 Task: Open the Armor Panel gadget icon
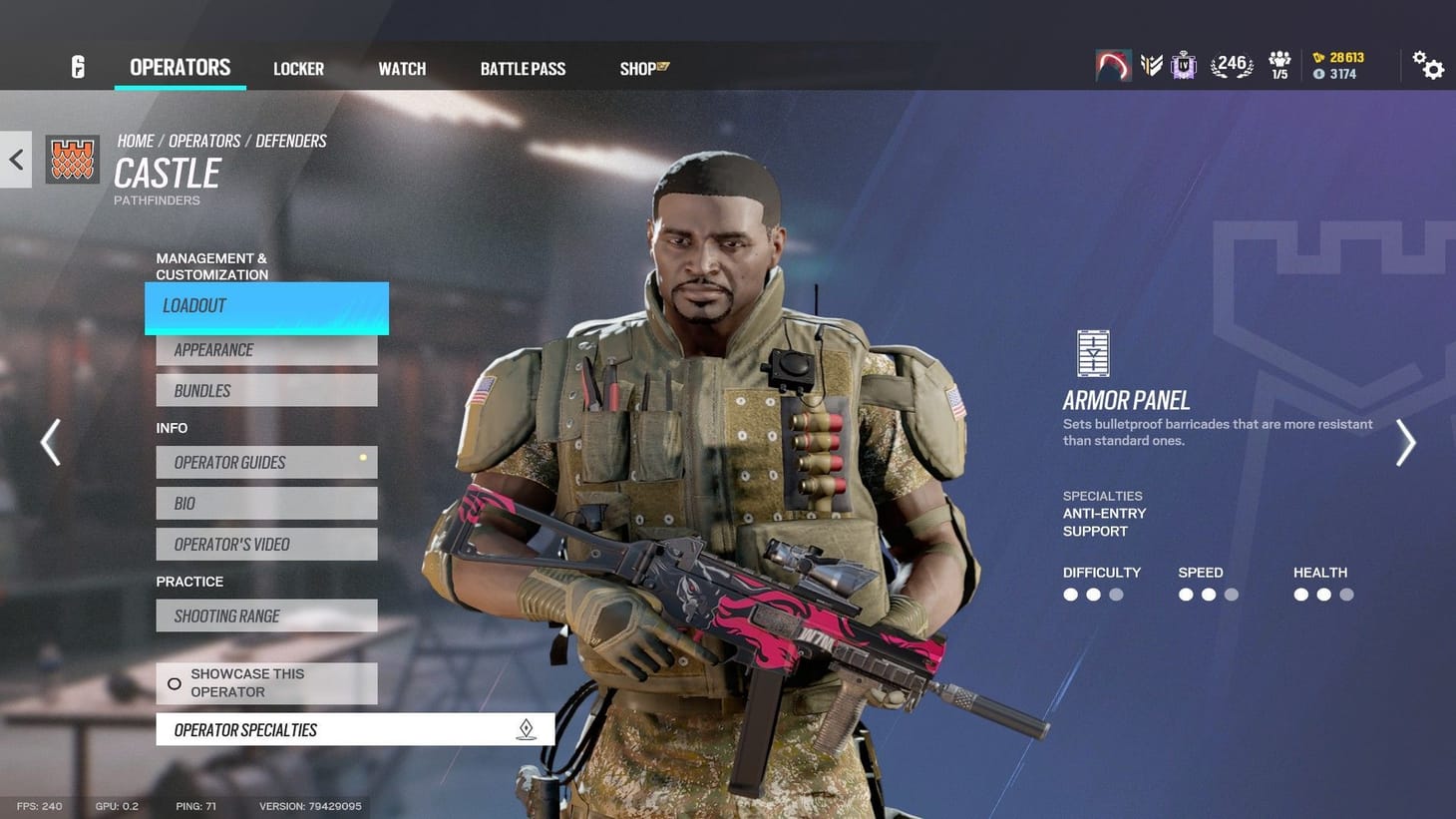pyautogui.click(x=1092, y=352)
